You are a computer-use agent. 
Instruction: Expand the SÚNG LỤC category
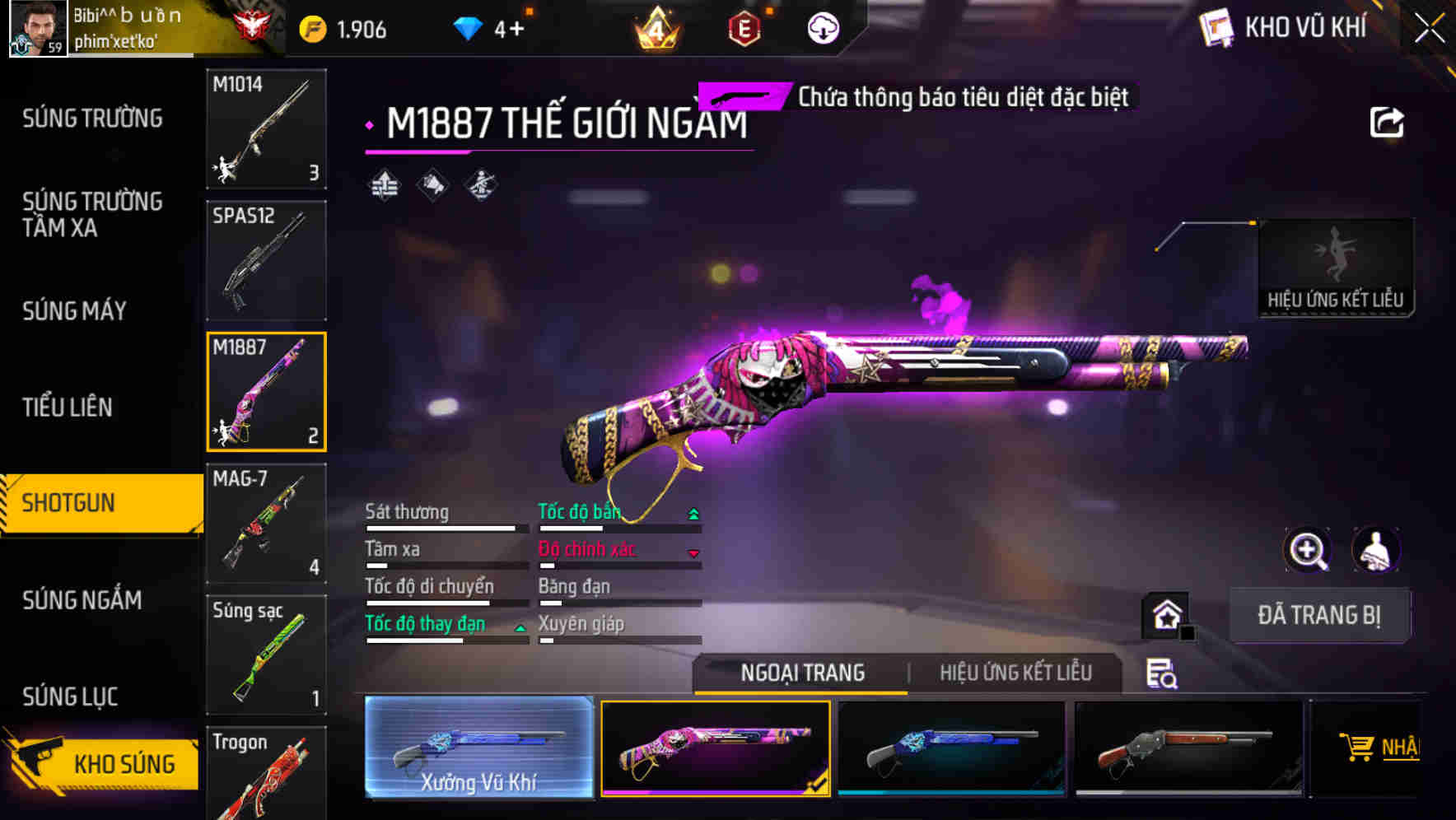pos(69,697)
